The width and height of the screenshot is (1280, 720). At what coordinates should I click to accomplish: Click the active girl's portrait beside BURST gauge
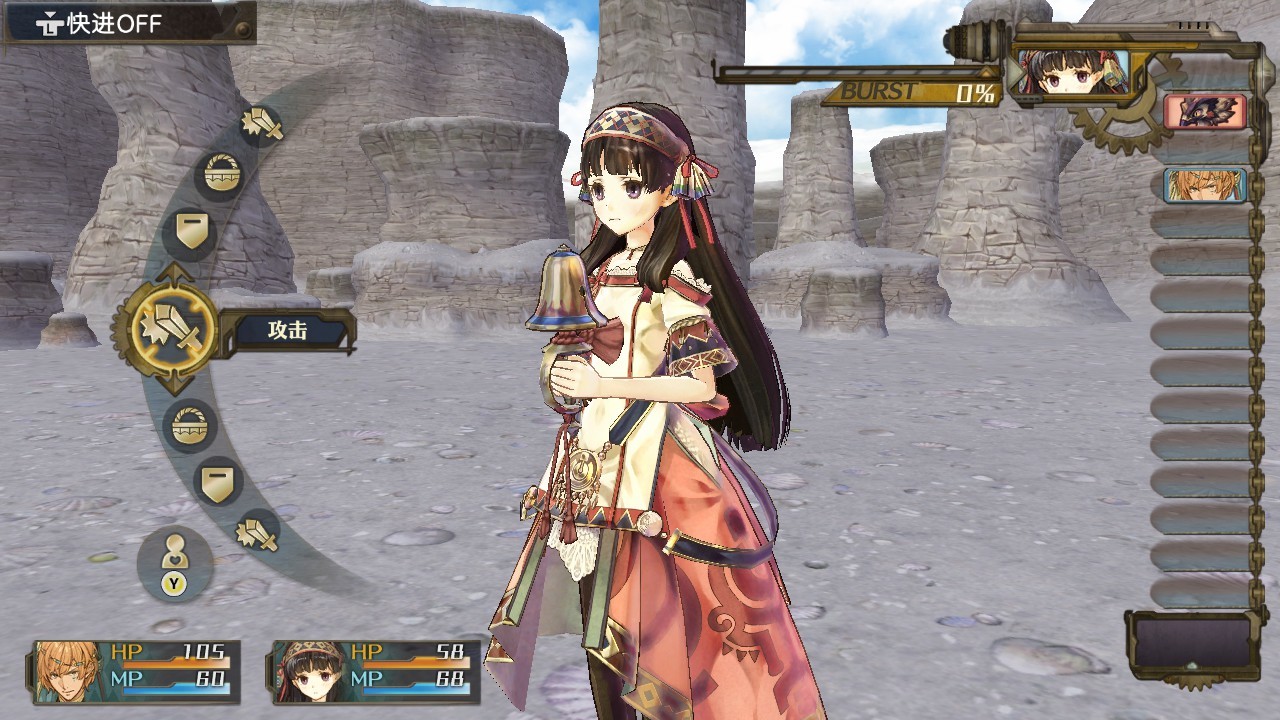(1070, 73)
